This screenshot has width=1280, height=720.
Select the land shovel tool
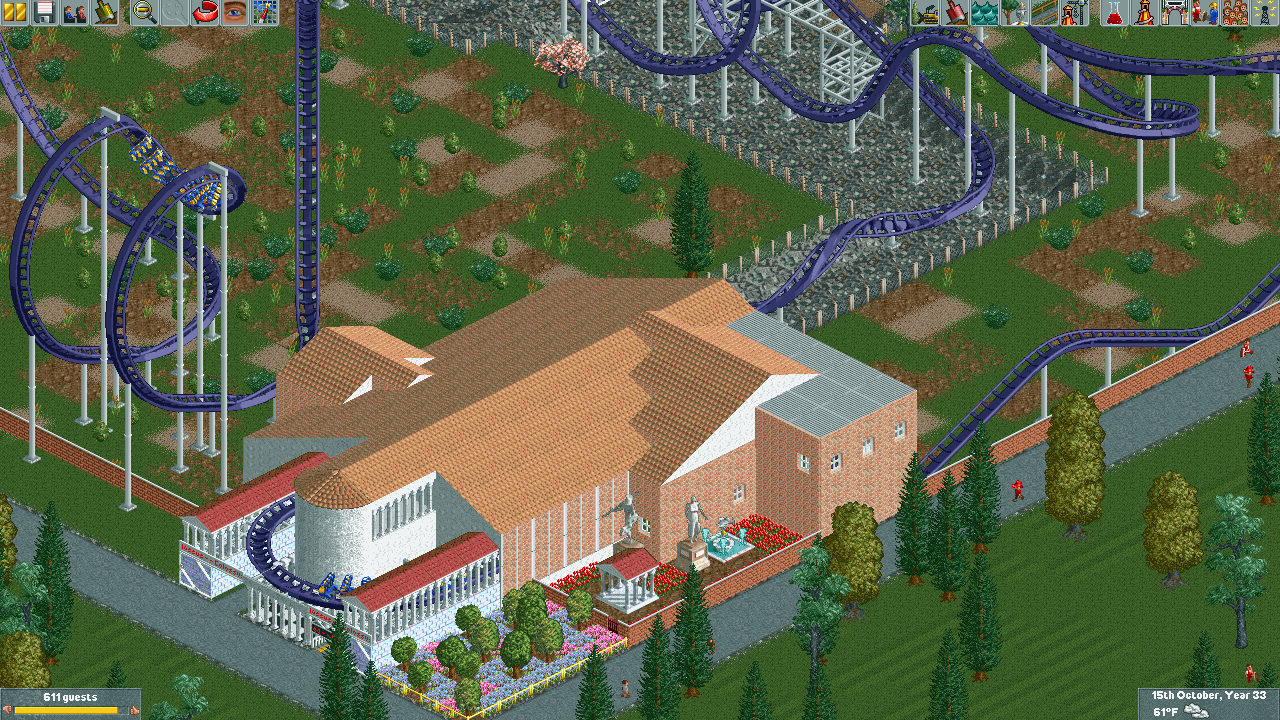coord(955,12)
